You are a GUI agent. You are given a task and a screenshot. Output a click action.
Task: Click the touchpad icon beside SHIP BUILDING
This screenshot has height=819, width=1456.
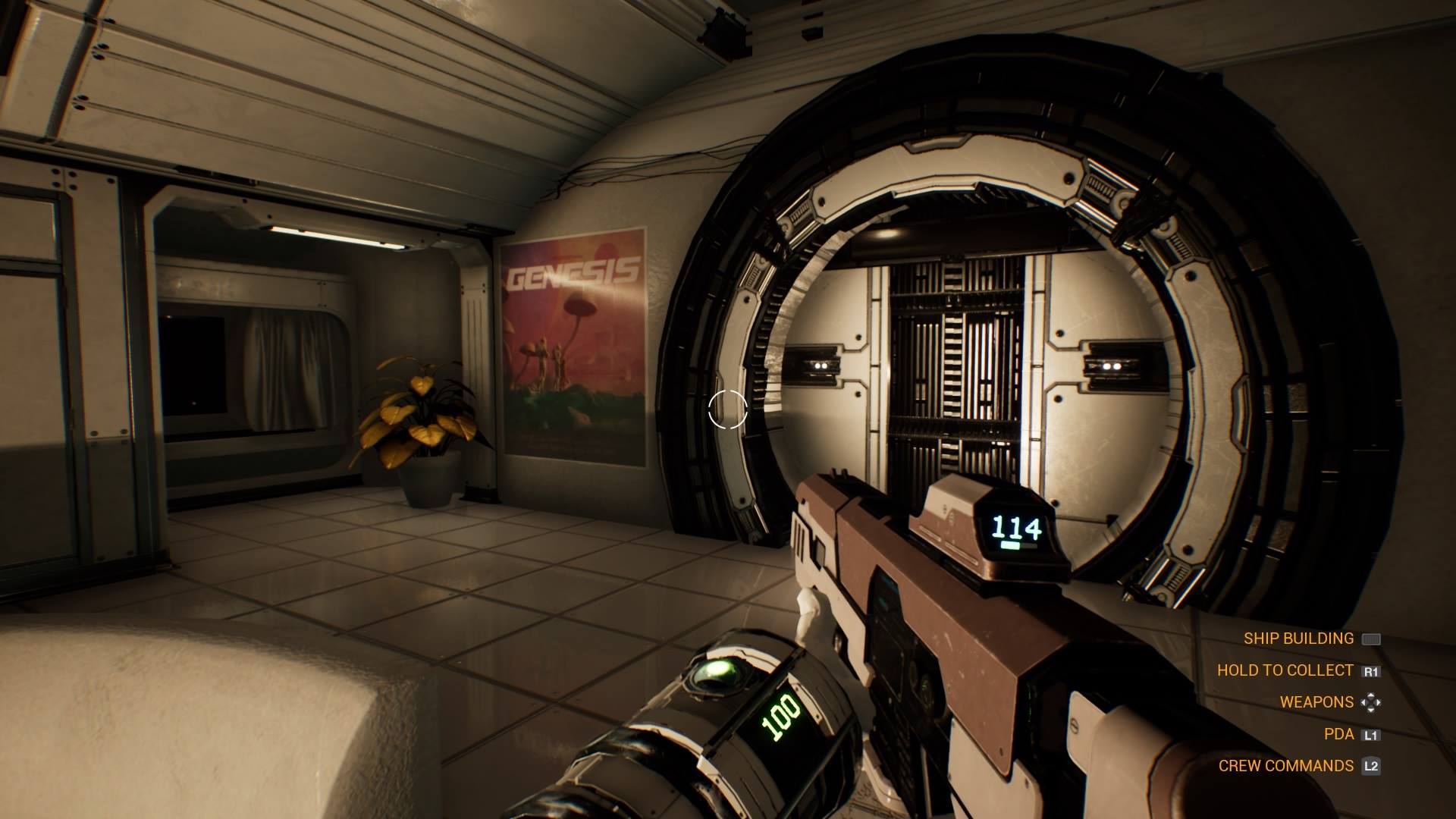(x=1373, y=639)
